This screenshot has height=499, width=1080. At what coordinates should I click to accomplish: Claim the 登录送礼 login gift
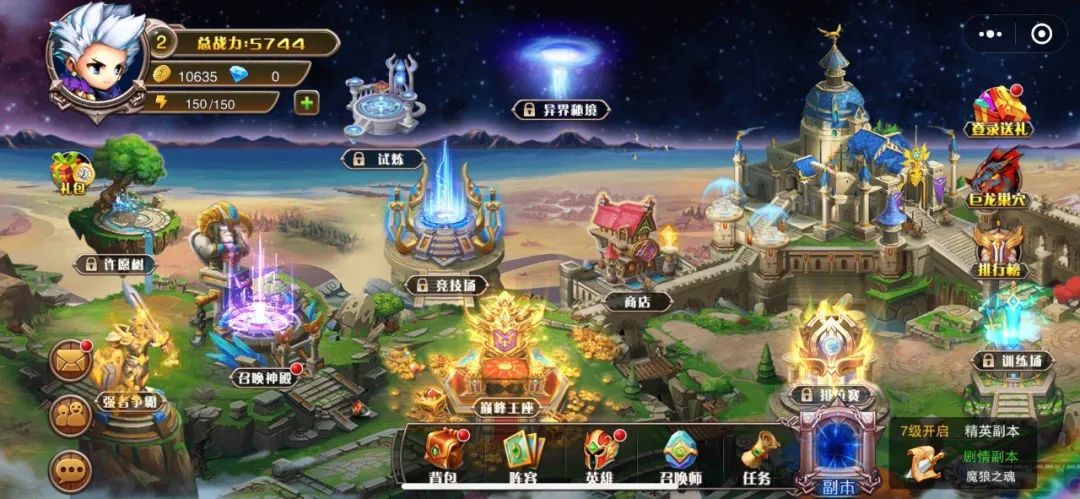click(x=1000, y=110)
